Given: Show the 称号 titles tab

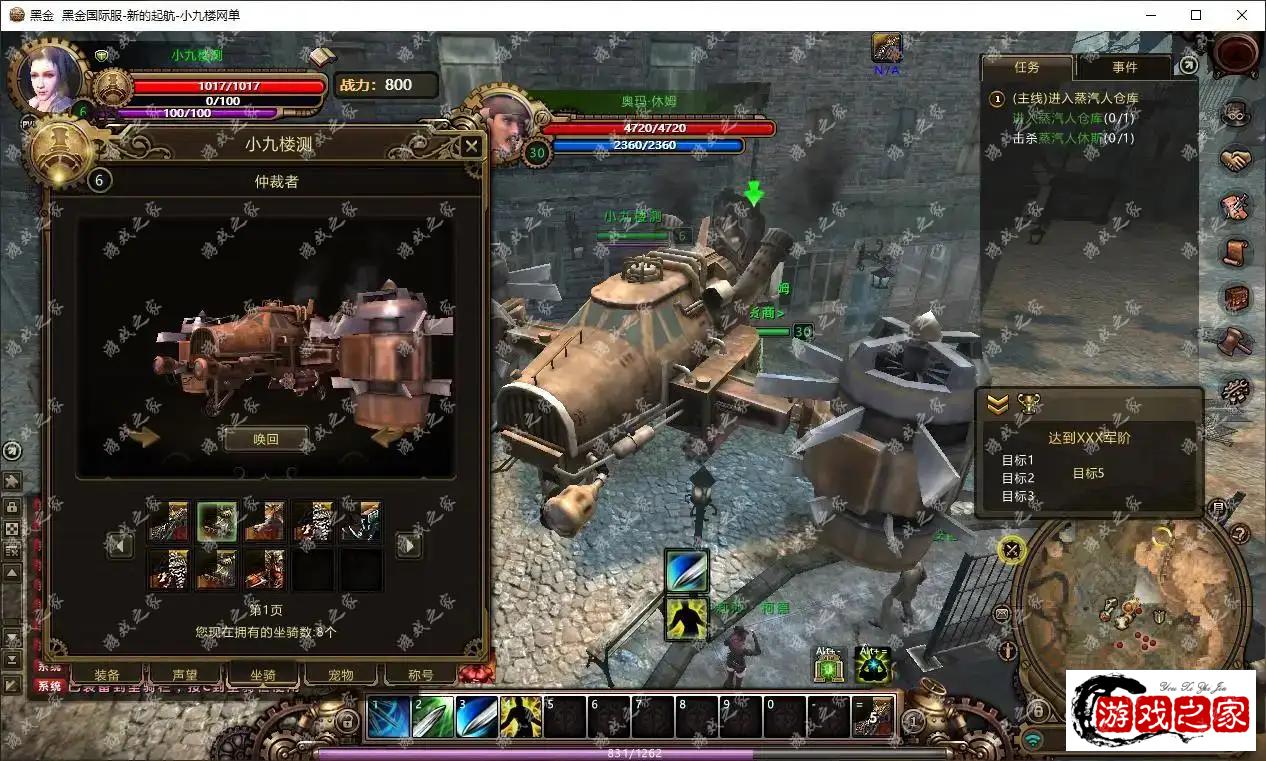Looking at the screenshot, I should tap(420, 675).
